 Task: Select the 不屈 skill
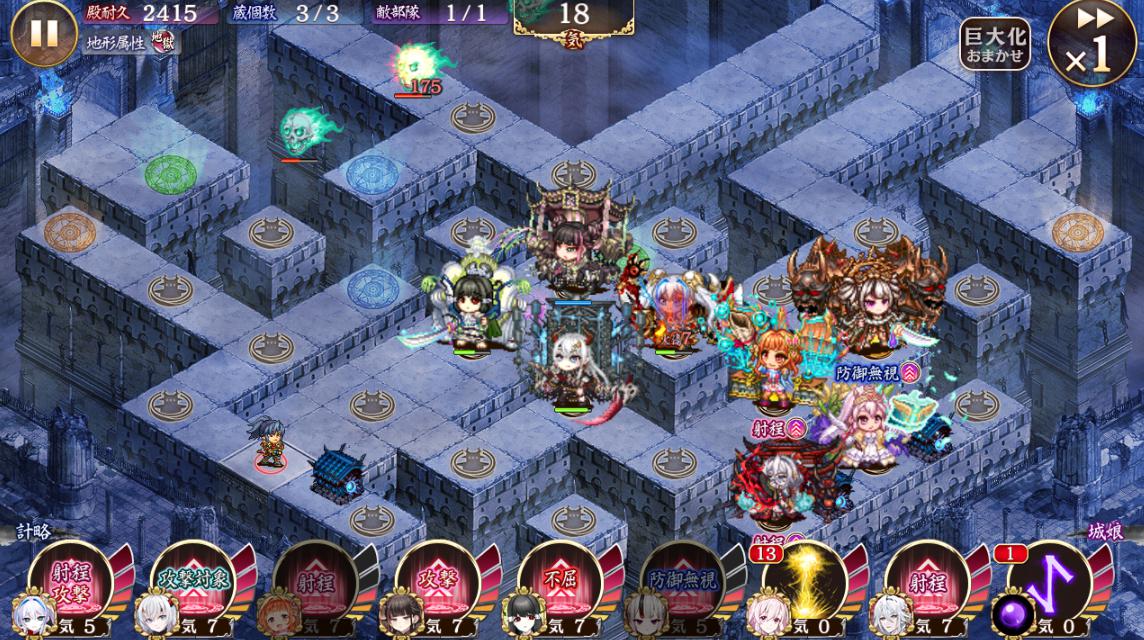coord(559,583)
